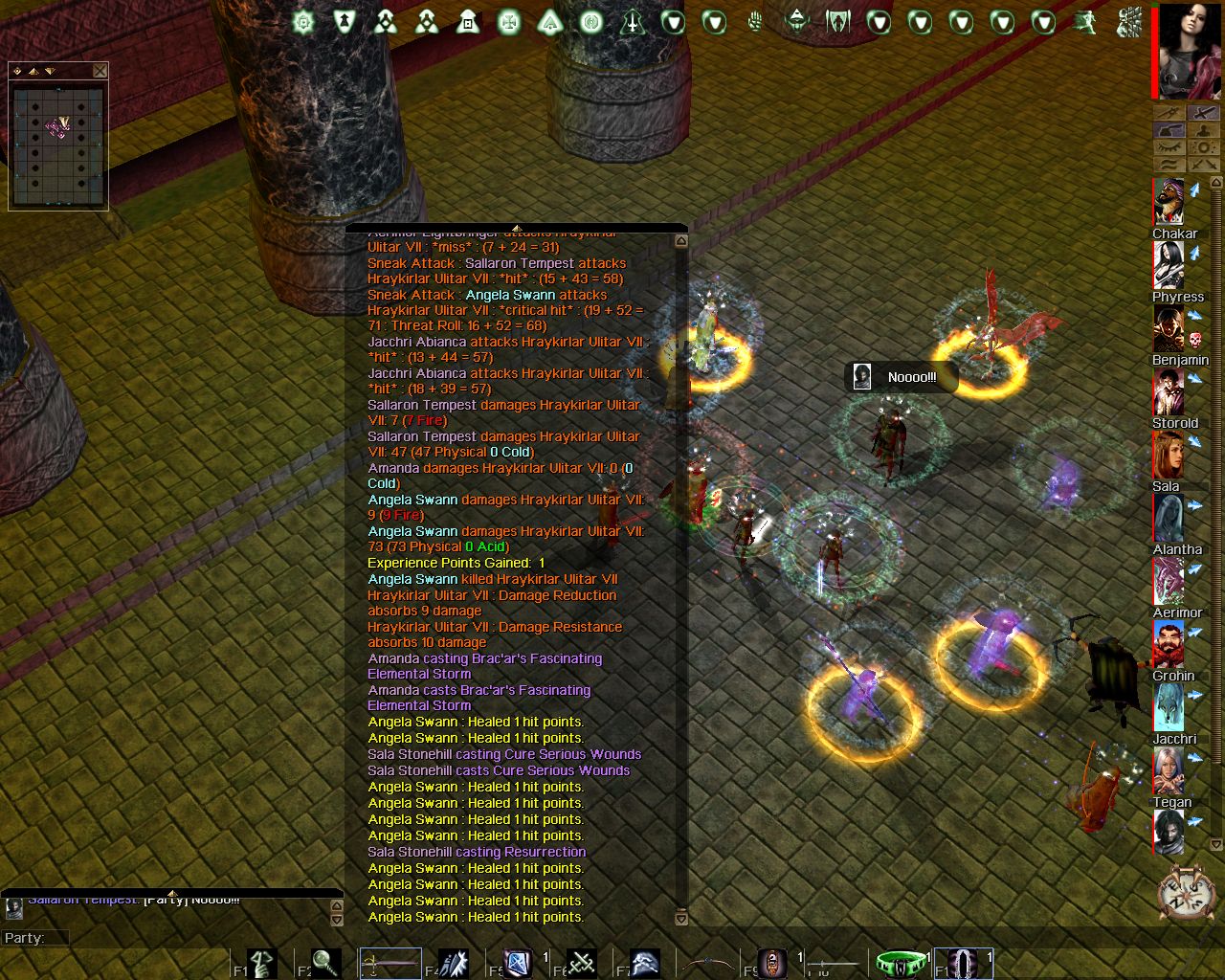Image resolution: width=1225 pixels, height=980 pixels.
Task: Use the green belt hotbar item
Action: pos(901,963)
